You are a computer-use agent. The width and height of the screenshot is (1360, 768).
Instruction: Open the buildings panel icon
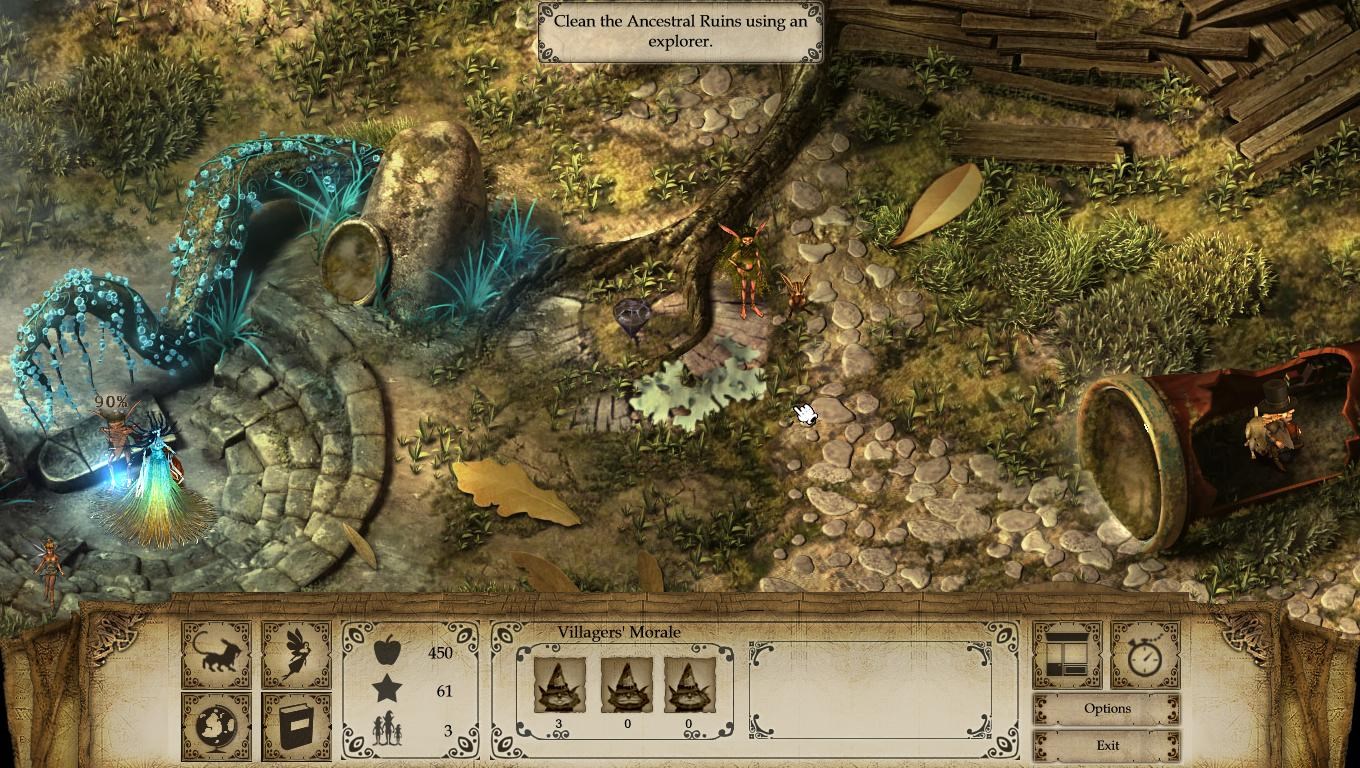coord(1066,654)
